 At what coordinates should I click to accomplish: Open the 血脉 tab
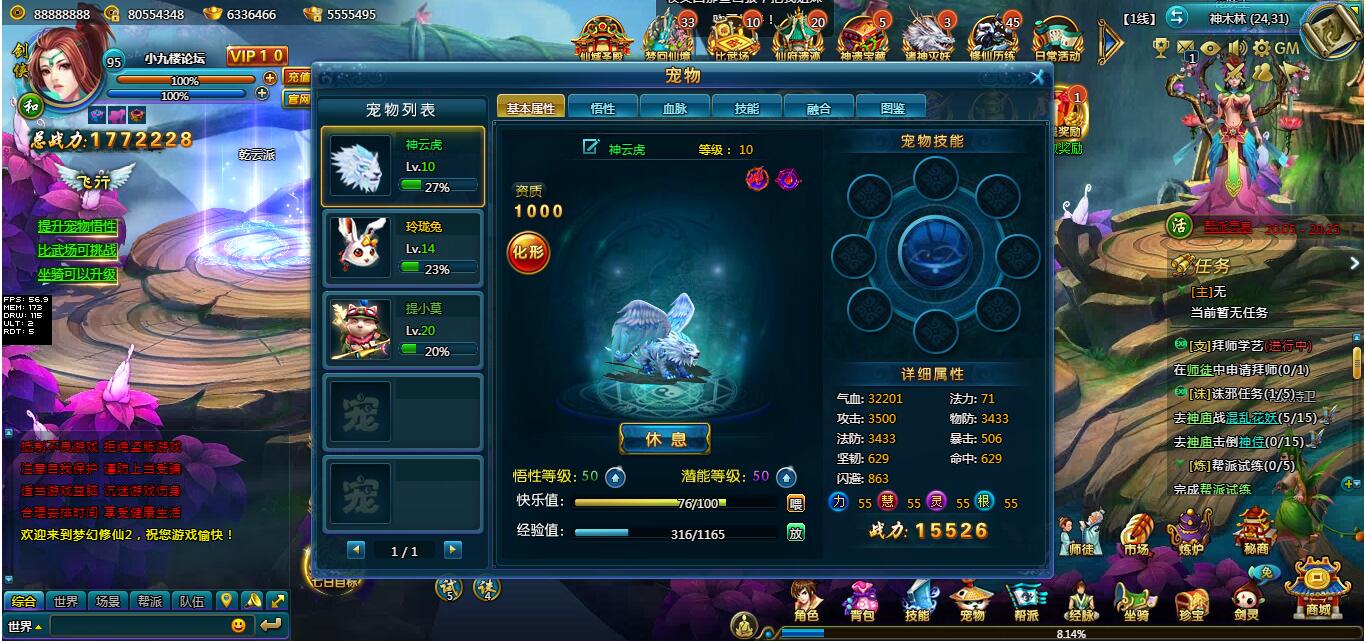(675, 108)
